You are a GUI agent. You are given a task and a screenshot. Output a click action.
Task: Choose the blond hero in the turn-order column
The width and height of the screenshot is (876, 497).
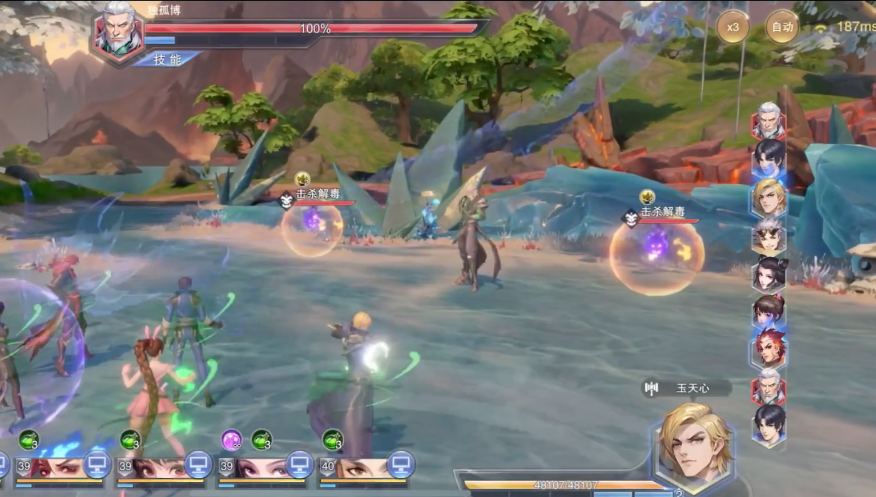tap(769, 197)
